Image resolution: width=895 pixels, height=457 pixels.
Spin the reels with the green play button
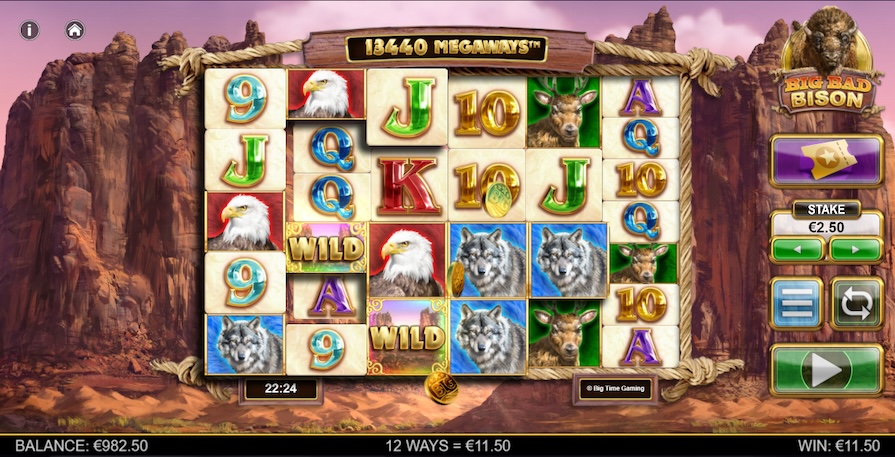[x=825, y=370]
